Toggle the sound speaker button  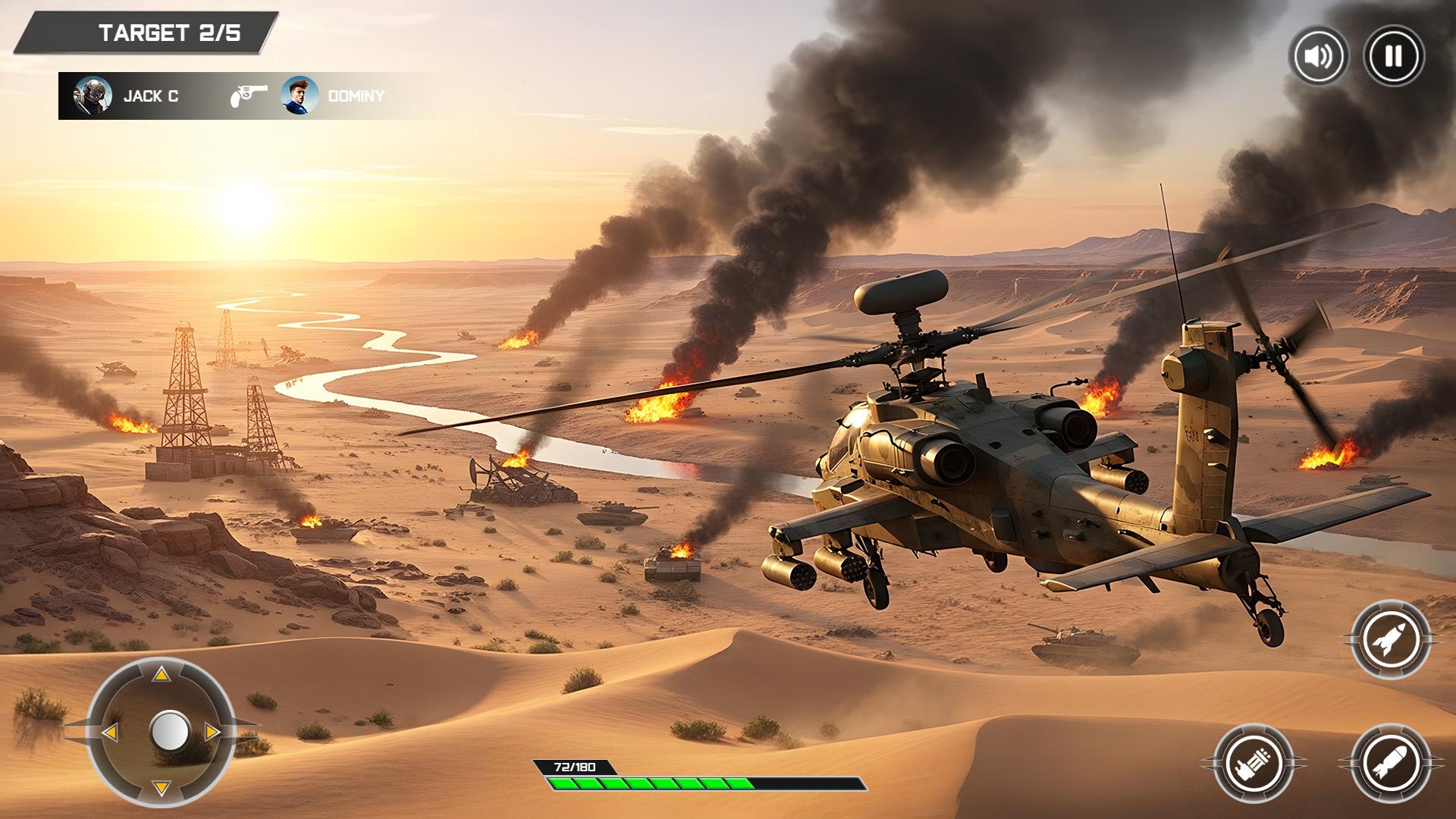pos(1319,56)
